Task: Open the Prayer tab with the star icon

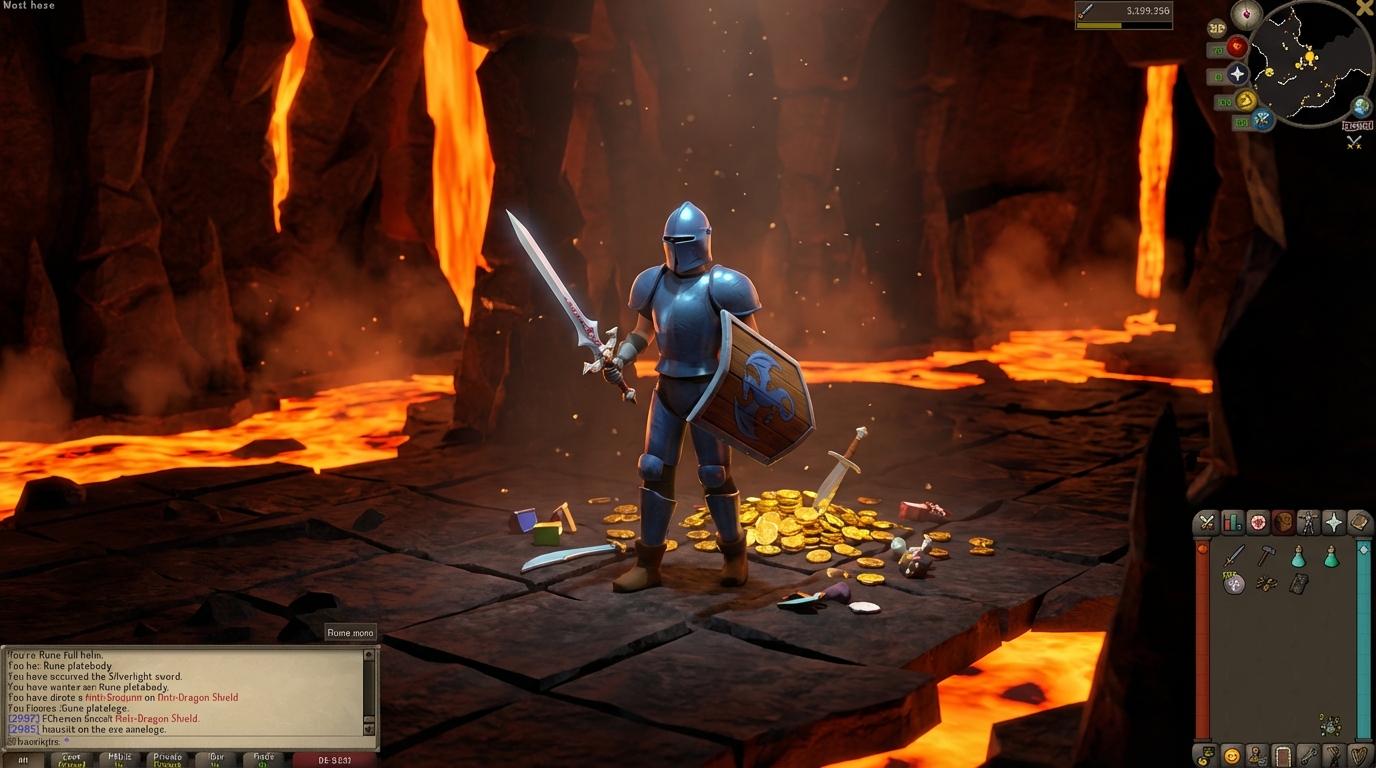Action: 1334,522
